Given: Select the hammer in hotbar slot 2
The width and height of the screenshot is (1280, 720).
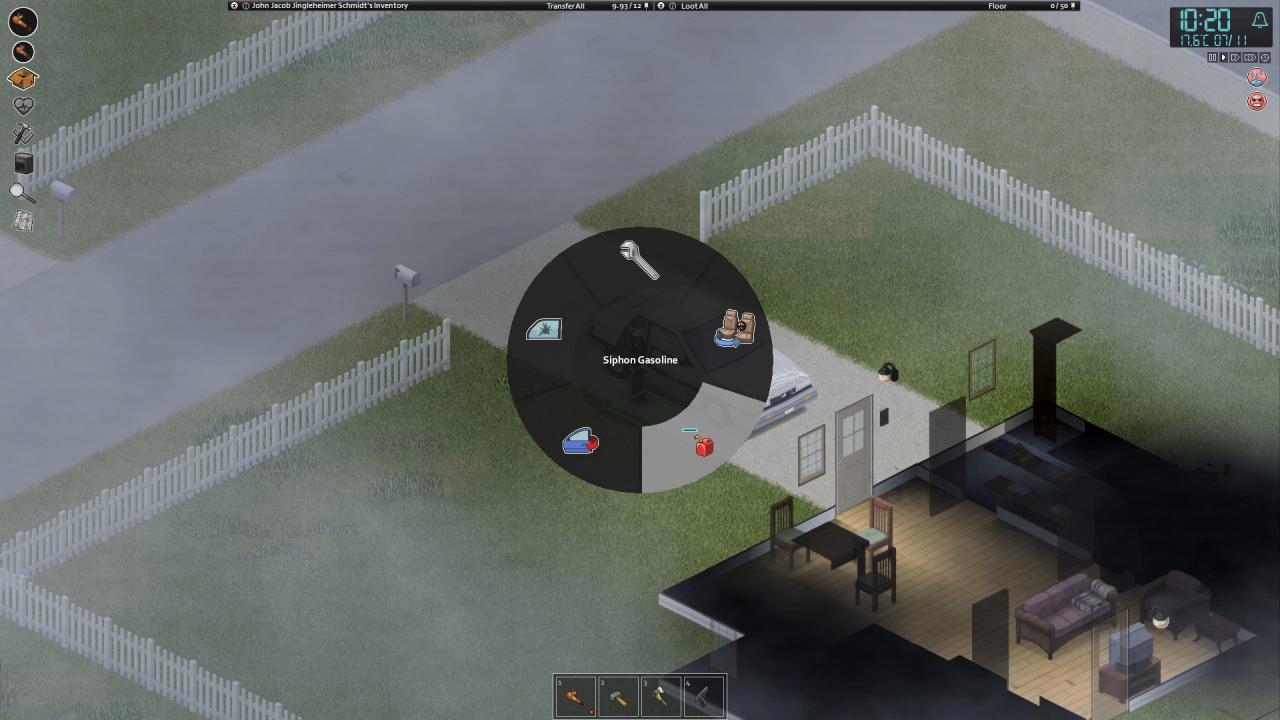Looking at the screenshot, I should 618,697.
